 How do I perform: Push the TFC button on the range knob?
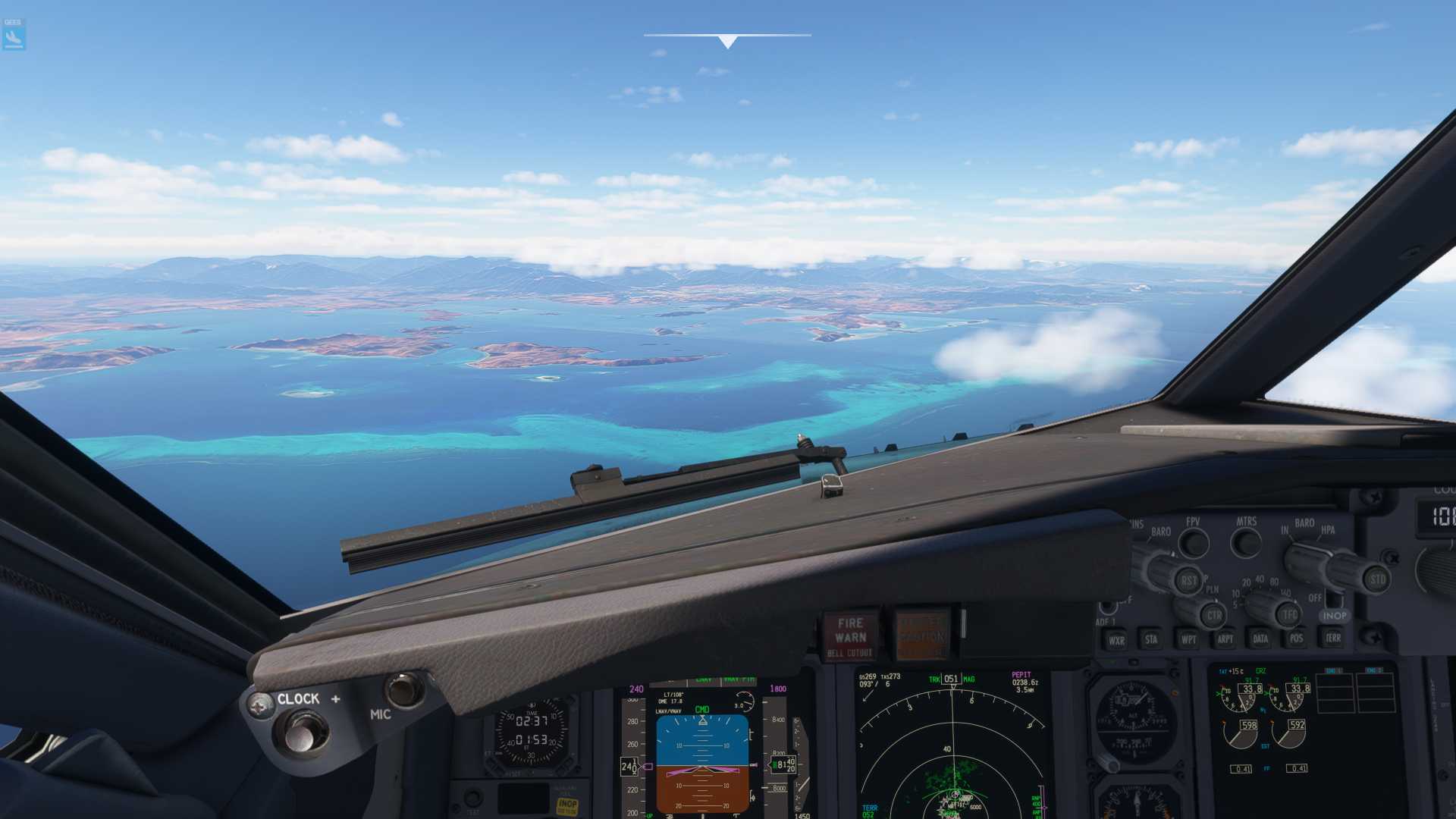pyautogui.click(x=1290, y=615)
